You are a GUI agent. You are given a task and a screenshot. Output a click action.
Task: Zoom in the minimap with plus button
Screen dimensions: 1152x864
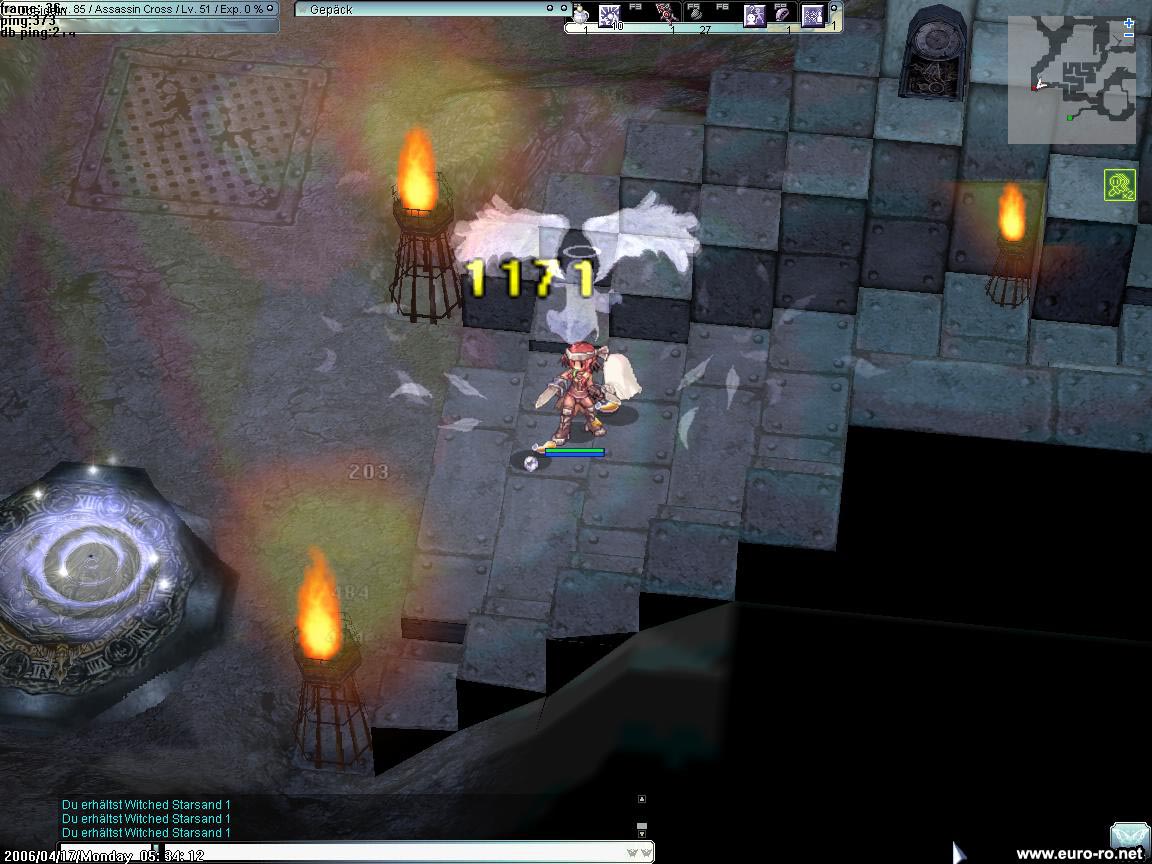1129,22
